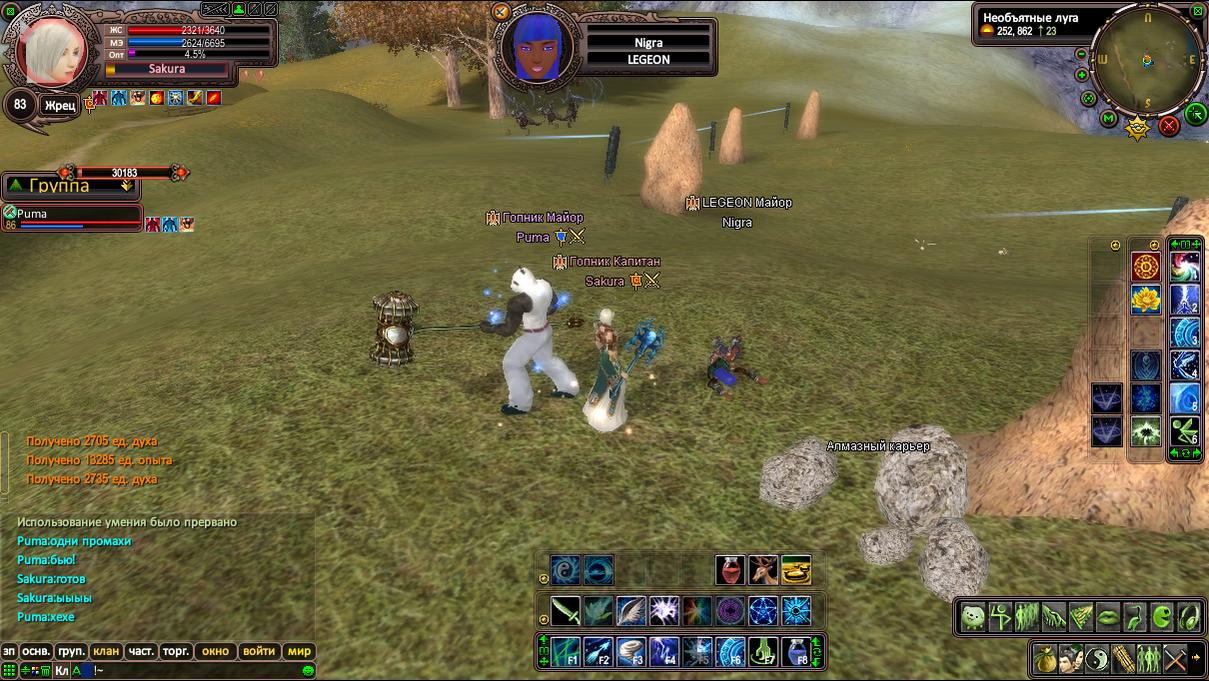Activate the blue pentagram skill
Image resolution: width=1209 pixels, height=681 pixels.
point(763,610)
